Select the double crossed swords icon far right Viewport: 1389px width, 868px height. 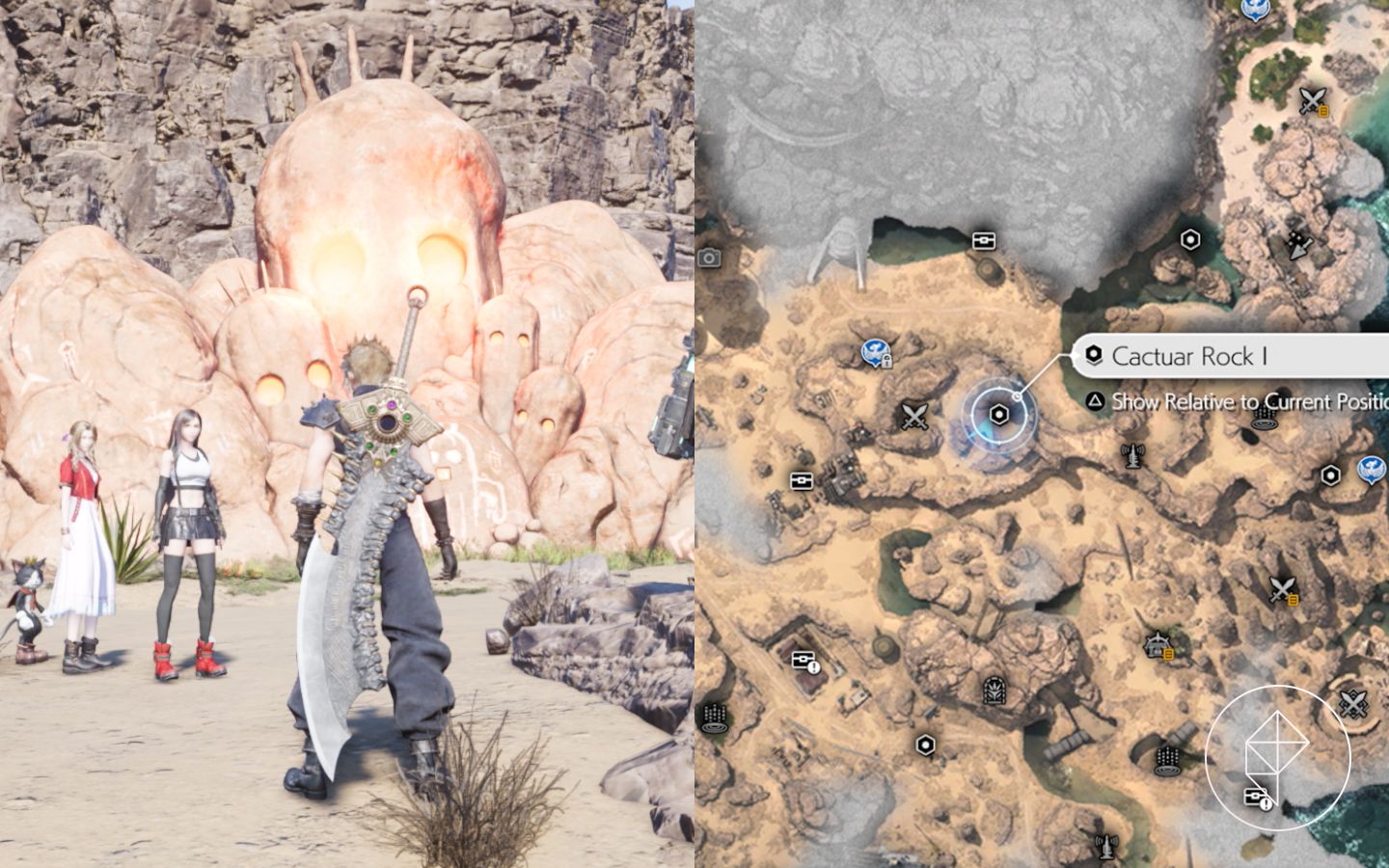(1351, 702)
